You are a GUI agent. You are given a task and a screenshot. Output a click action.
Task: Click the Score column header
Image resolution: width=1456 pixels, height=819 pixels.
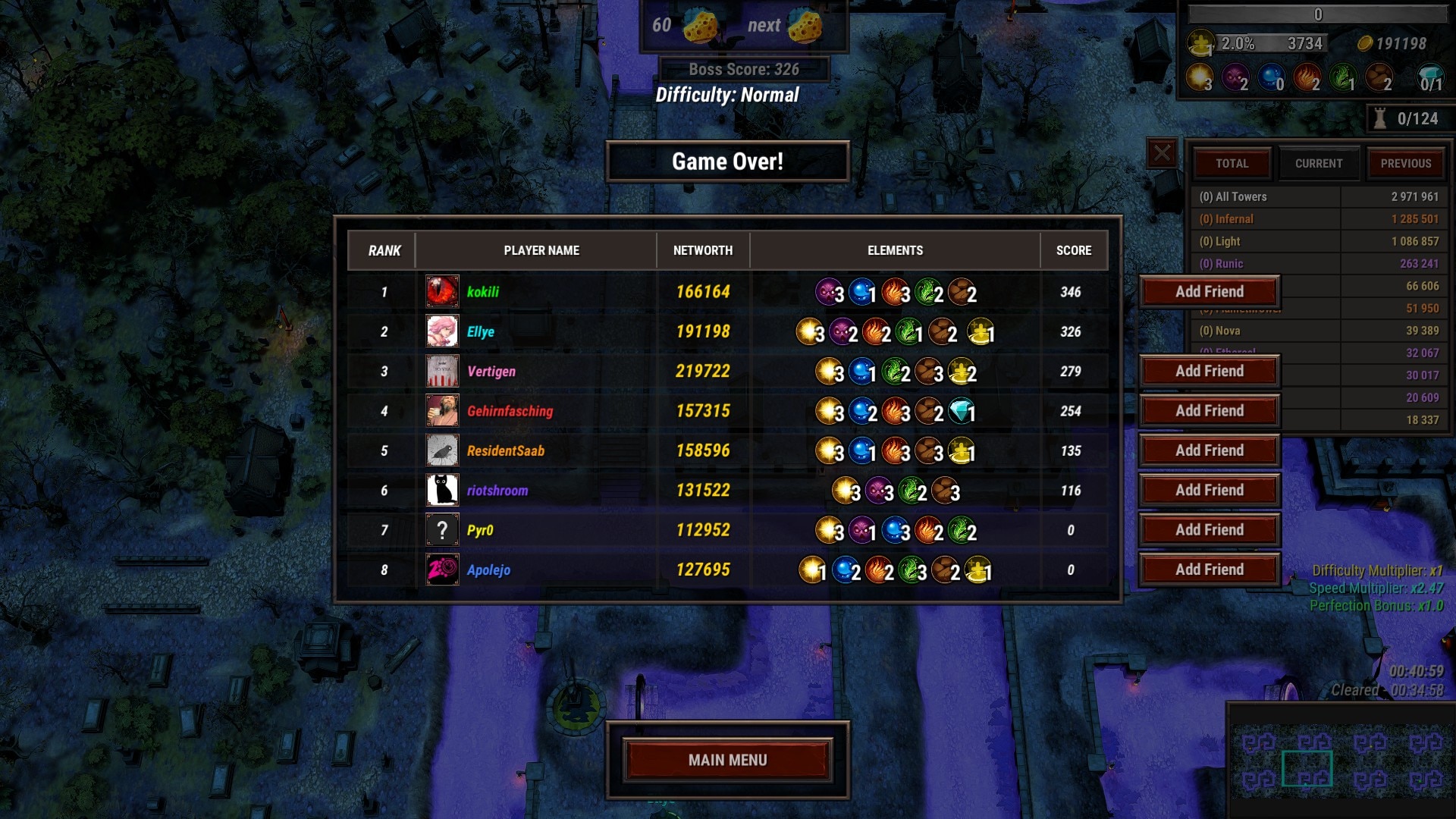pyautogui.click(x=1073, y=250)
